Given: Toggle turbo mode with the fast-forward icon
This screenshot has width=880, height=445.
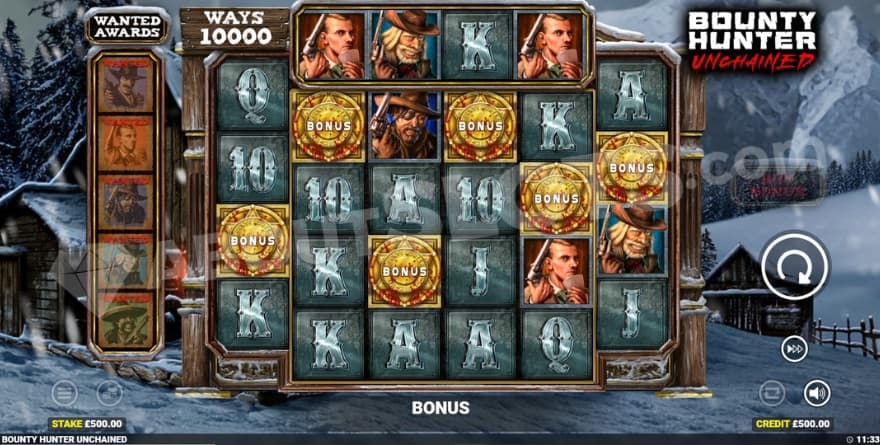Looking at the screenshot, I should pyautogui.click(x=795, y=347).
